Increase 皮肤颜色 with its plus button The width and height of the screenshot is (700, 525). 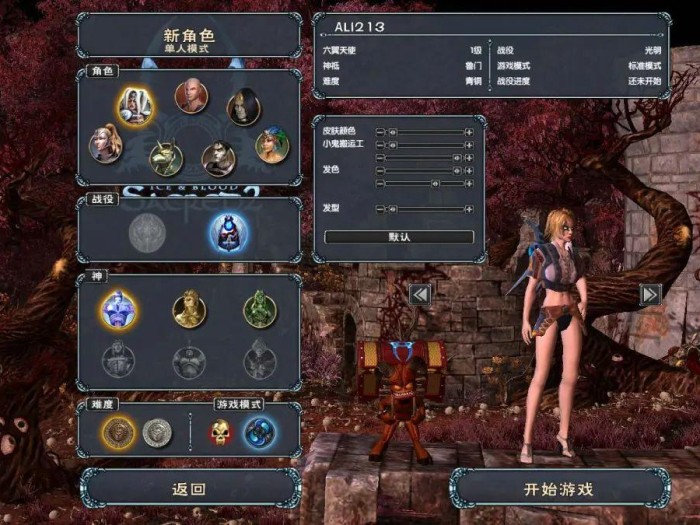(x=468, y=132)
